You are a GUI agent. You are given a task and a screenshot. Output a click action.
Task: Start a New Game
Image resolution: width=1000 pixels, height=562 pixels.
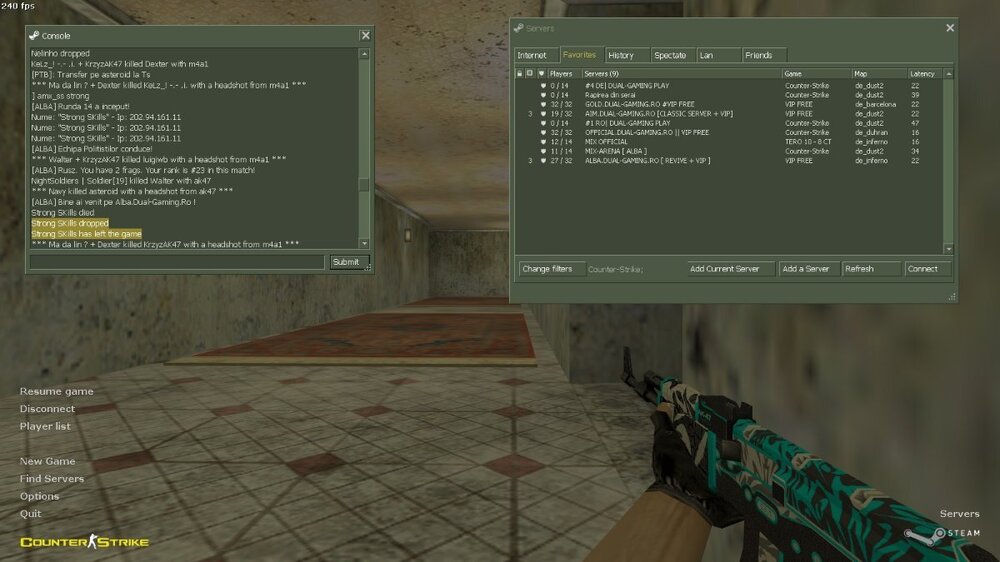[x=47, y=461]
